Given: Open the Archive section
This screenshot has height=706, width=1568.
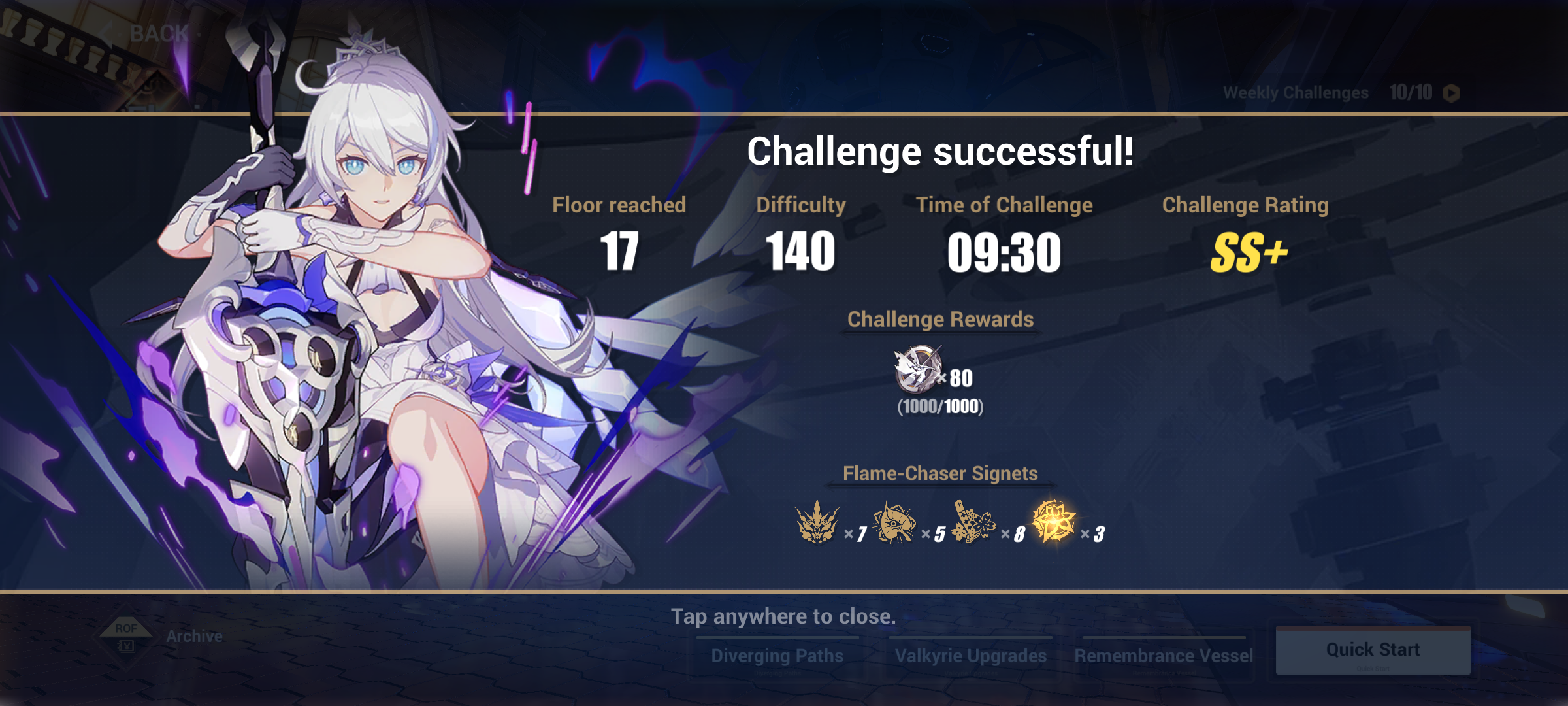Looking at the screenshot, I should (193, 635).
